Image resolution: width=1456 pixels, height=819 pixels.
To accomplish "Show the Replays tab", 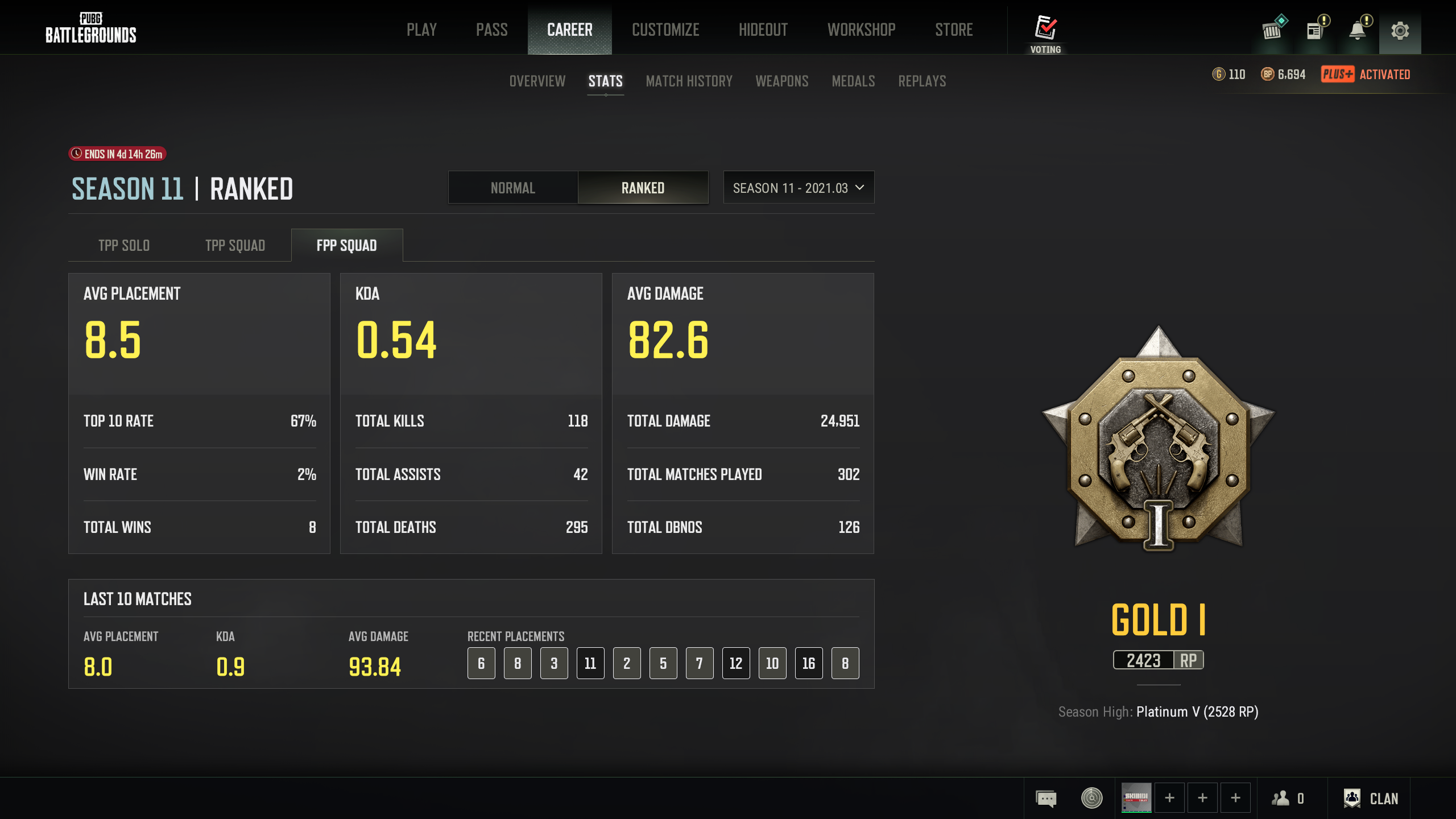I will (x=922, y=81).
